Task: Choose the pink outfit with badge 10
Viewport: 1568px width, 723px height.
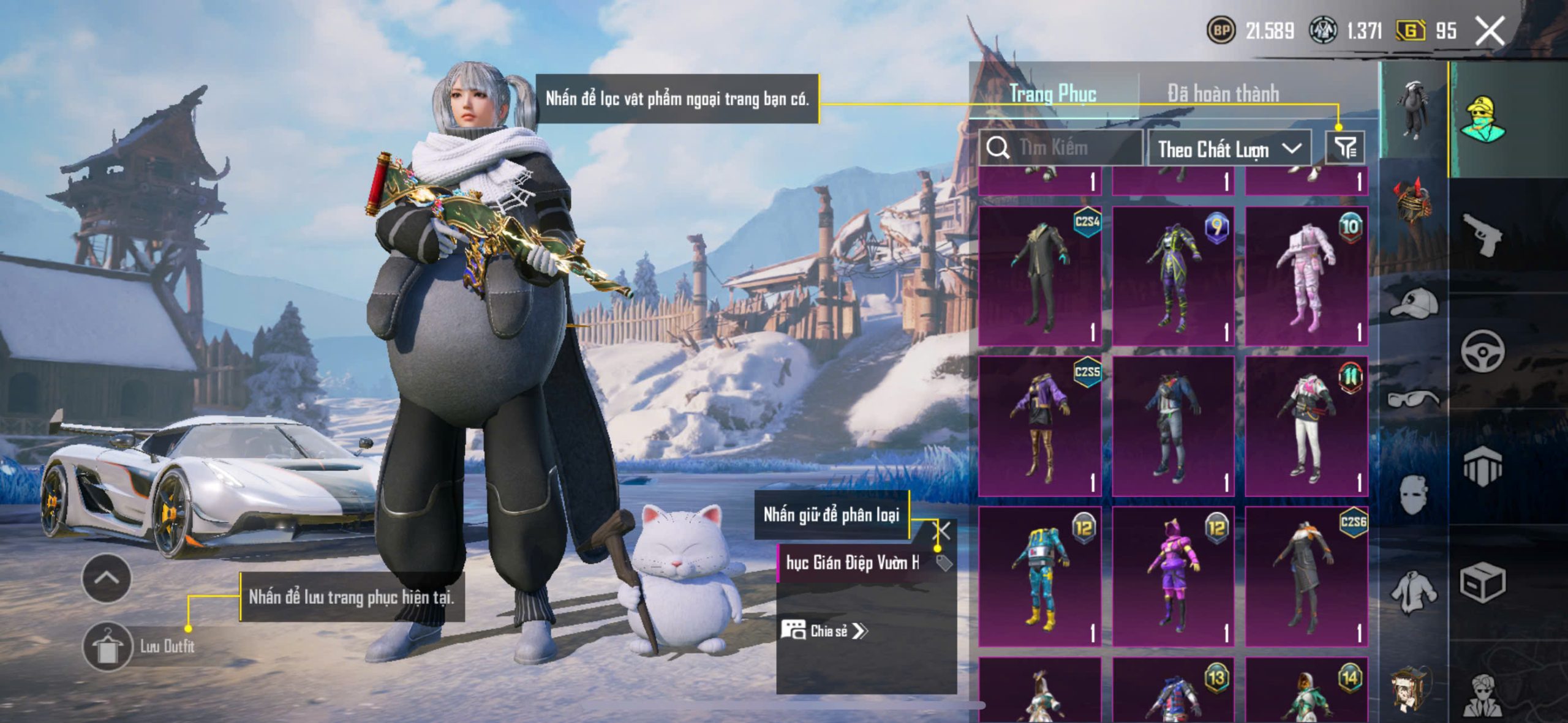Action: coord(1306,275)
